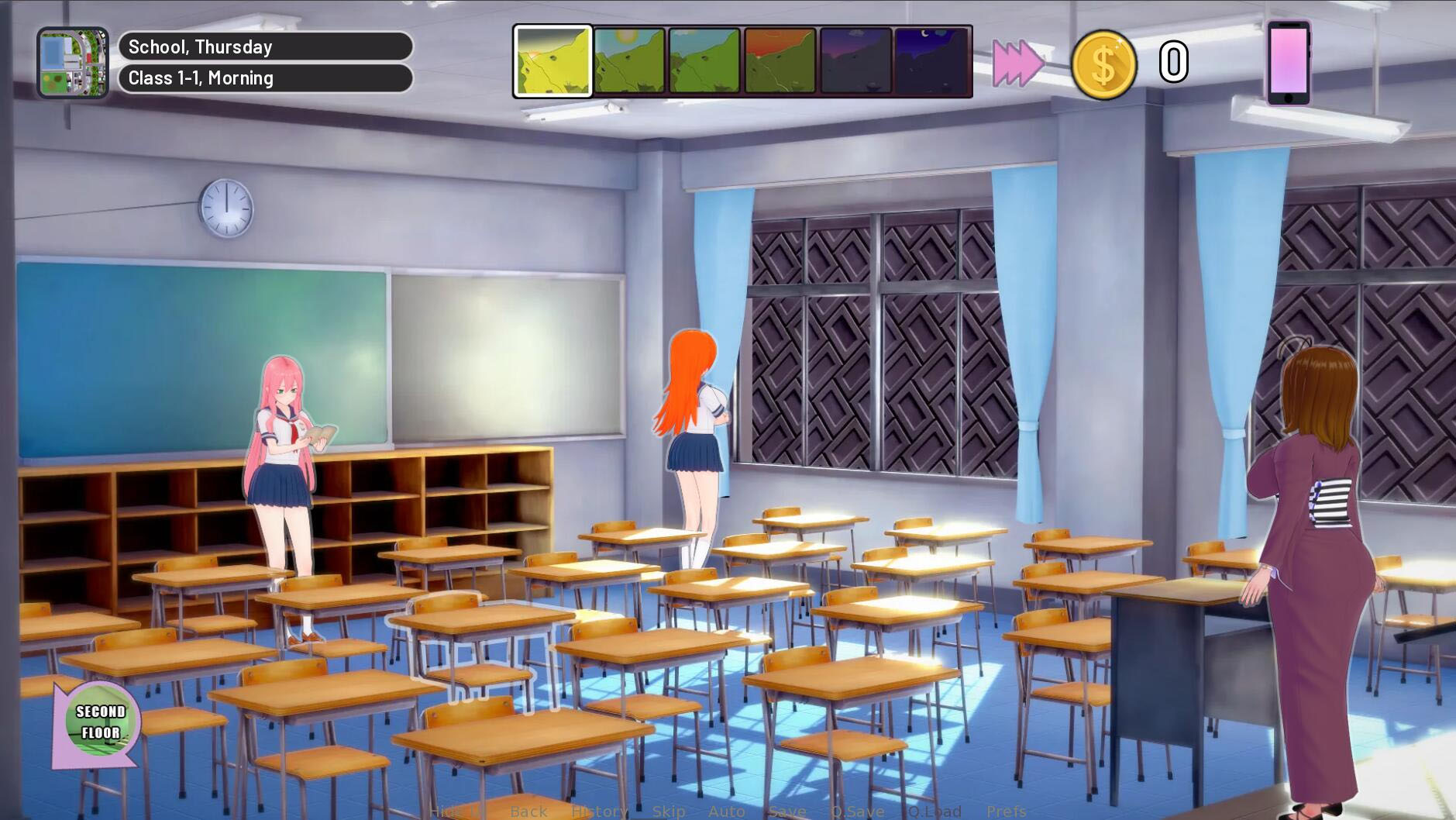
Task: Open the History log
Action: (600, 811)
